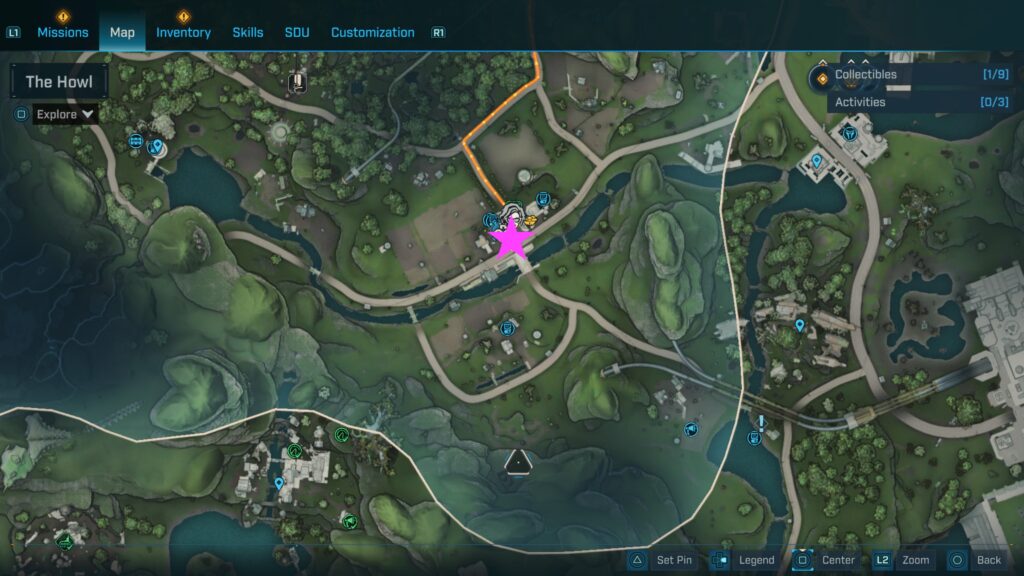Open the Explore filter dropdown
This screenshot has width=1024, height=576.
(65, 114)
